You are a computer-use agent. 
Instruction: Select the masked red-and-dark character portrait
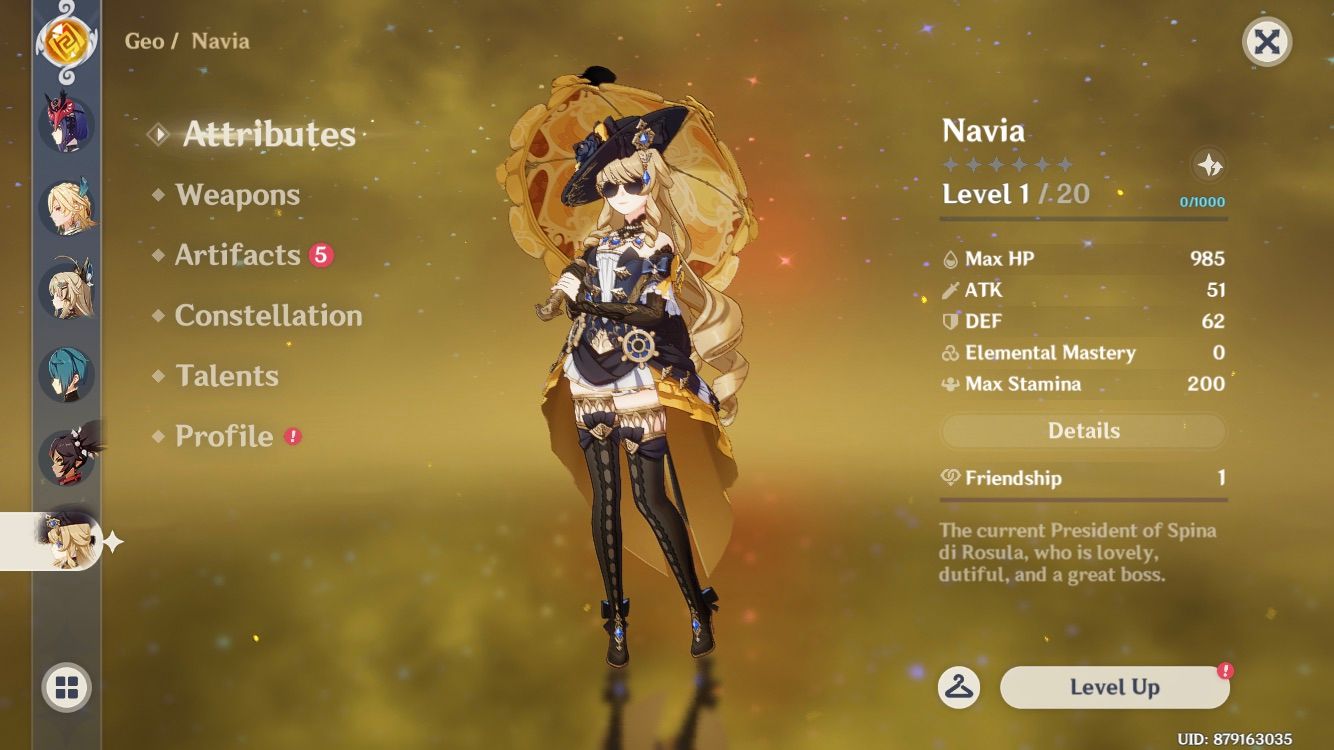[x=64, y=123]
